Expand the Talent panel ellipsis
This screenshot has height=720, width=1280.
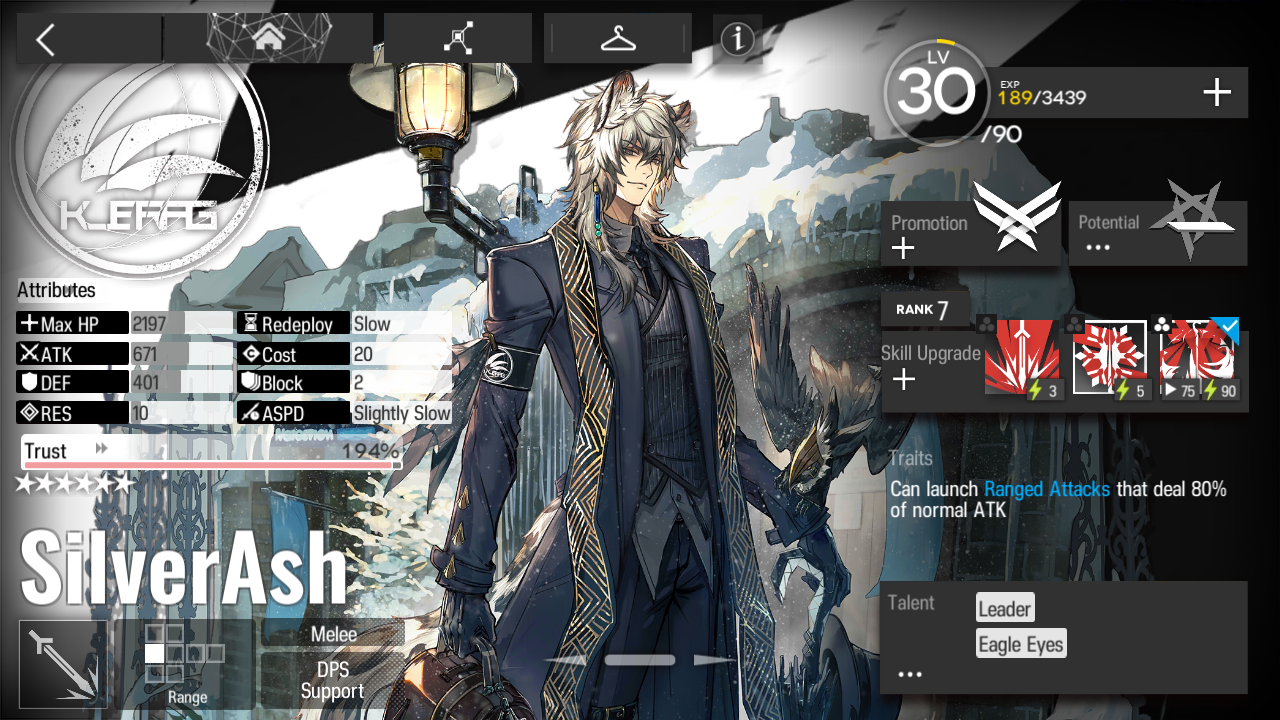click(x=909, y=675)
